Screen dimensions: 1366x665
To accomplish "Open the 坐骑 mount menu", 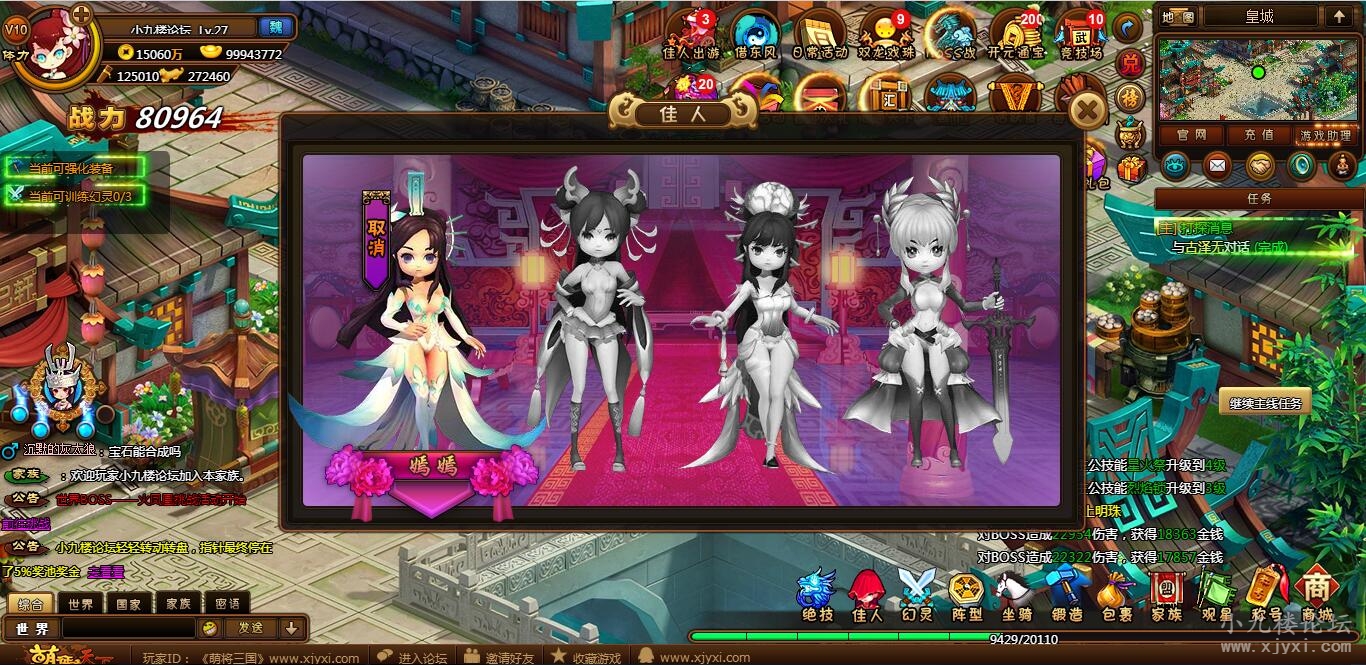I will tap(1016, 596).
